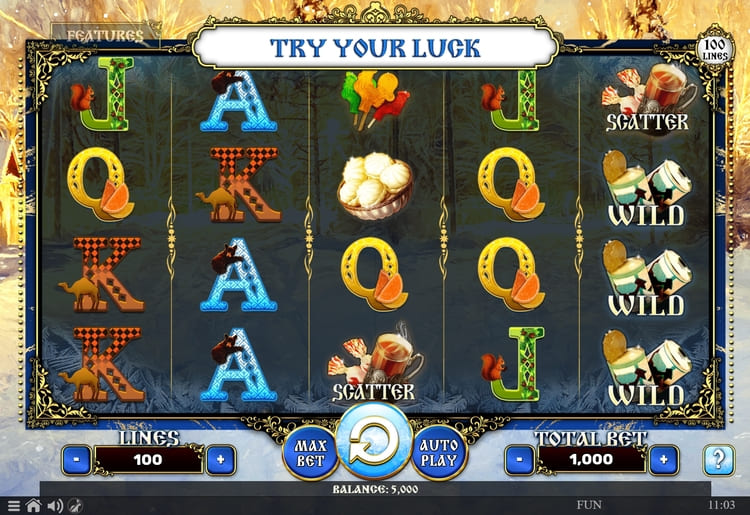Spin the reels with the round arrow button

(x=373, y=443)
